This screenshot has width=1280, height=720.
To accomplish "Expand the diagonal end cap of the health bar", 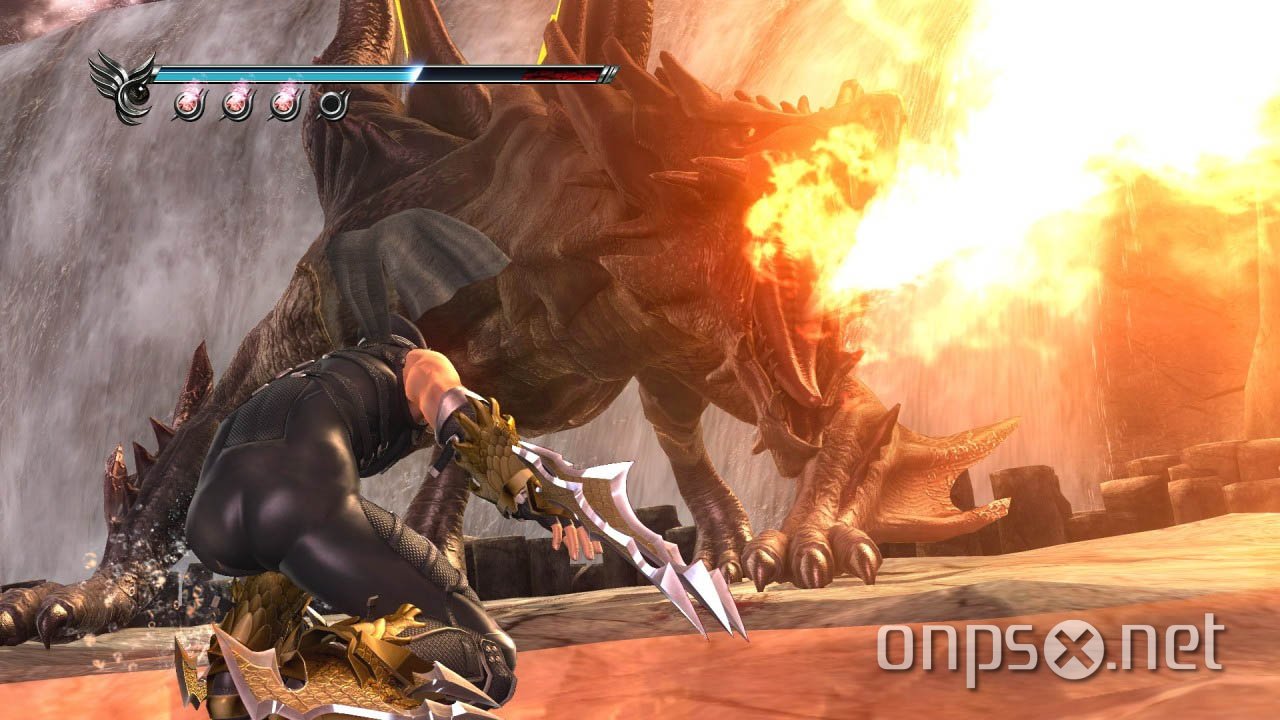I will [608, 72].
